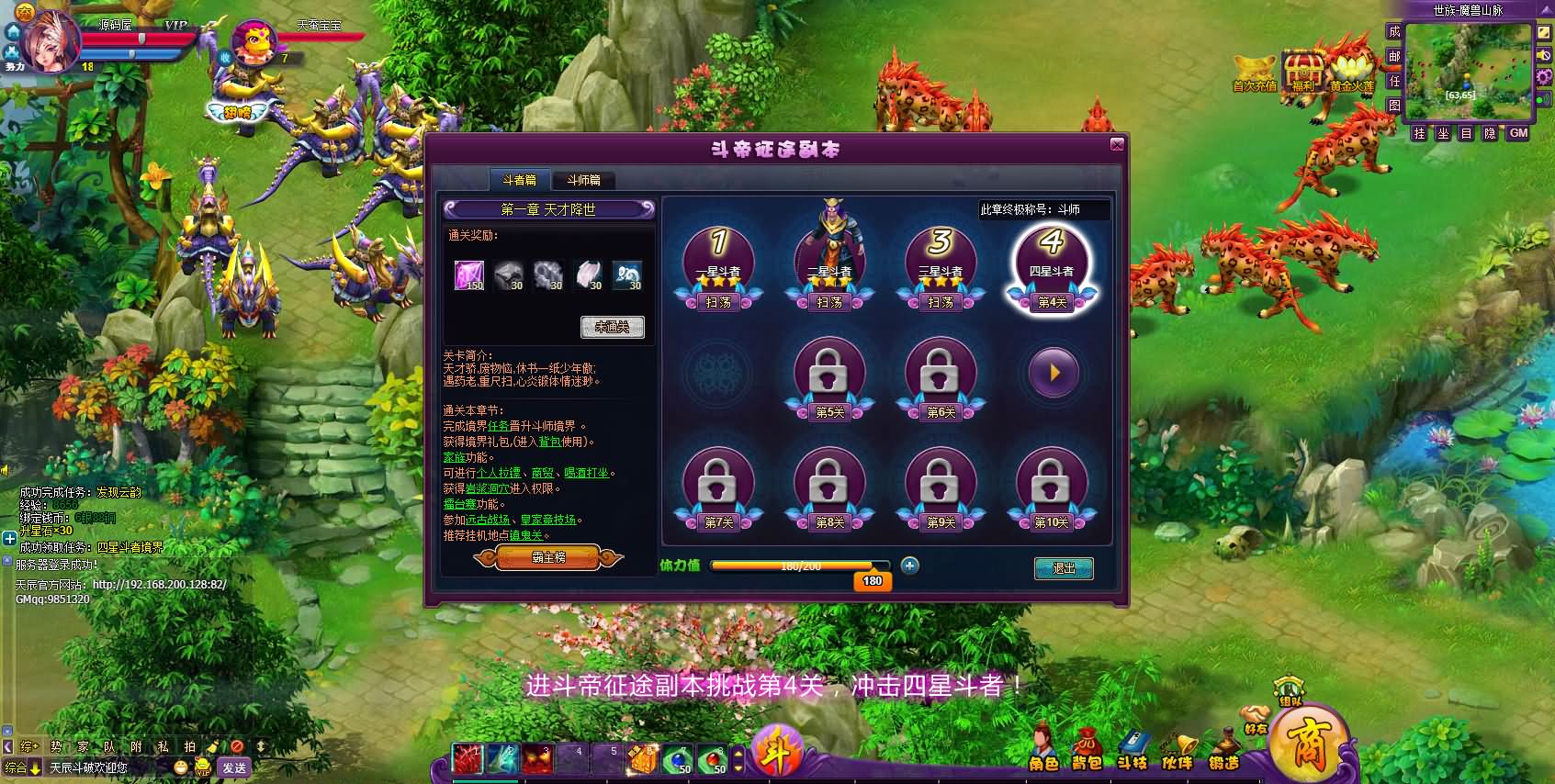1555x784 pixels.
Task: Send the chat message with 发送
Action: pos(234,767)
